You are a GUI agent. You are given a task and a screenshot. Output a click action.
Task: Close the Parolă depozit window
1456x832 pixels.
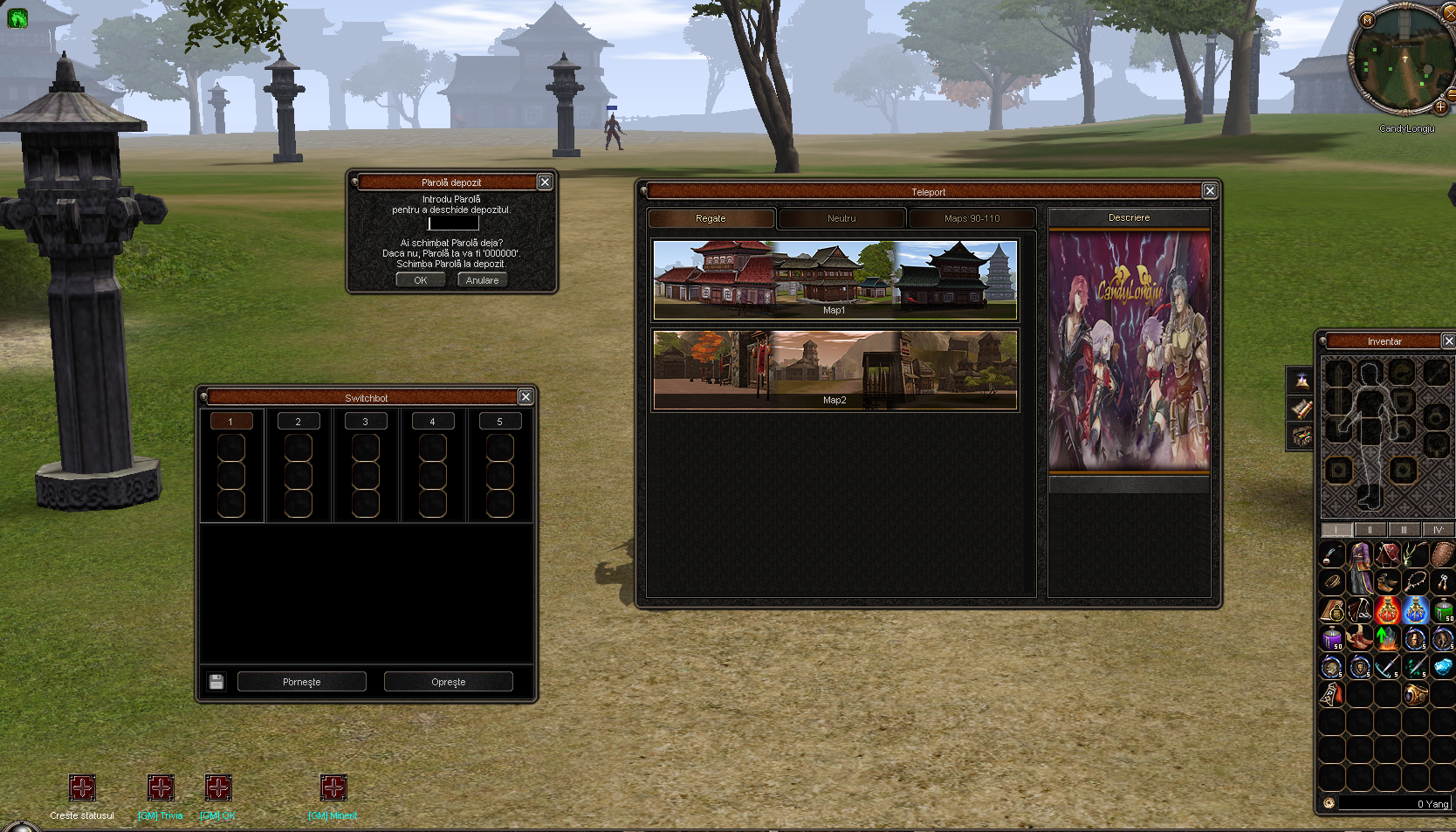(x=545, y=182)
